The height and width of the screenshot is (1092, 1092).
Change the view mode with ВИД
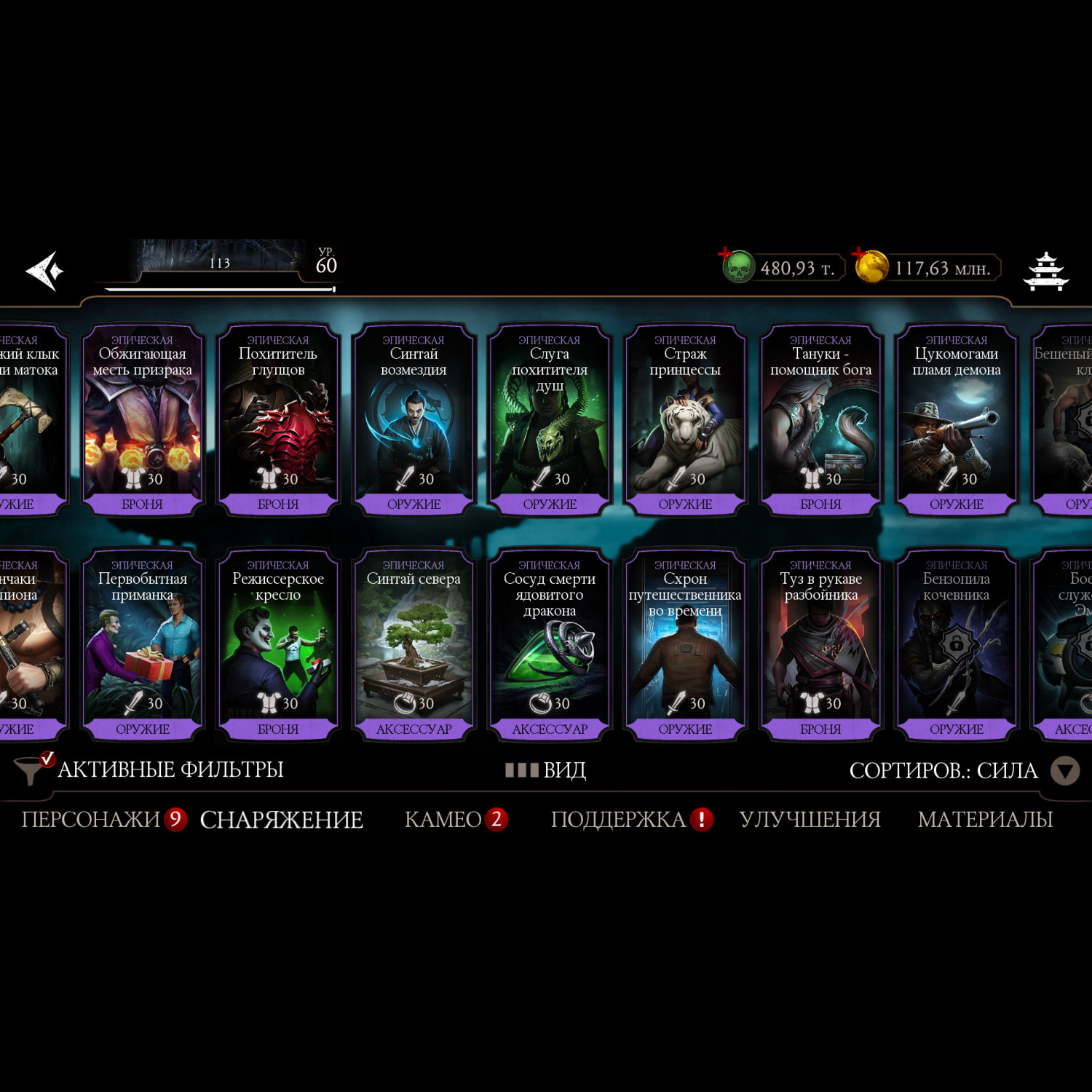click(x=547, y=770)
